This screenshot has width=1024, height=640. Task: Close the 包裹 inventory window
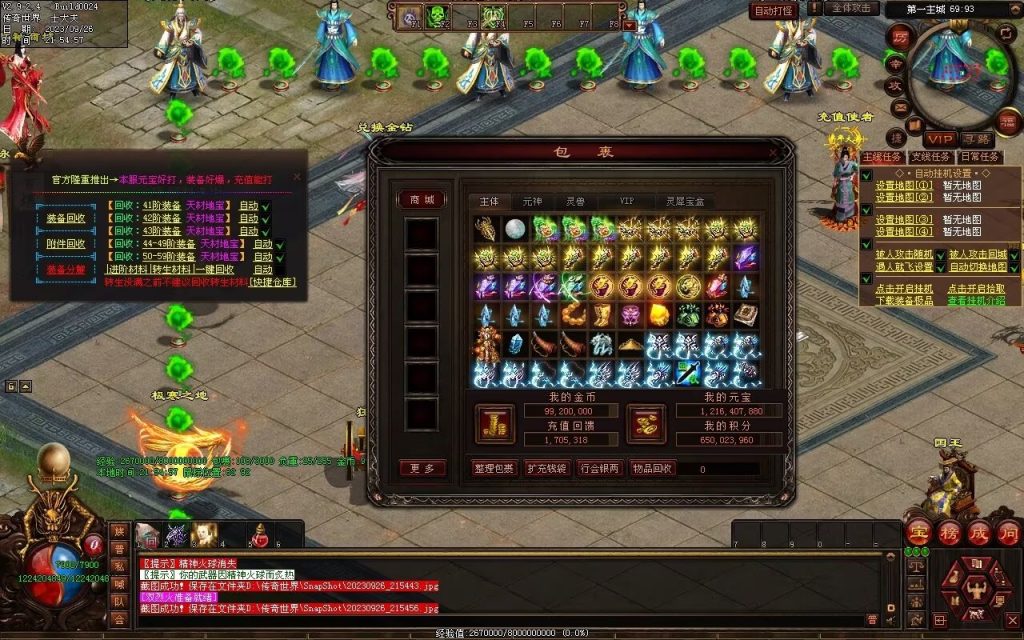tap(772, 152)
